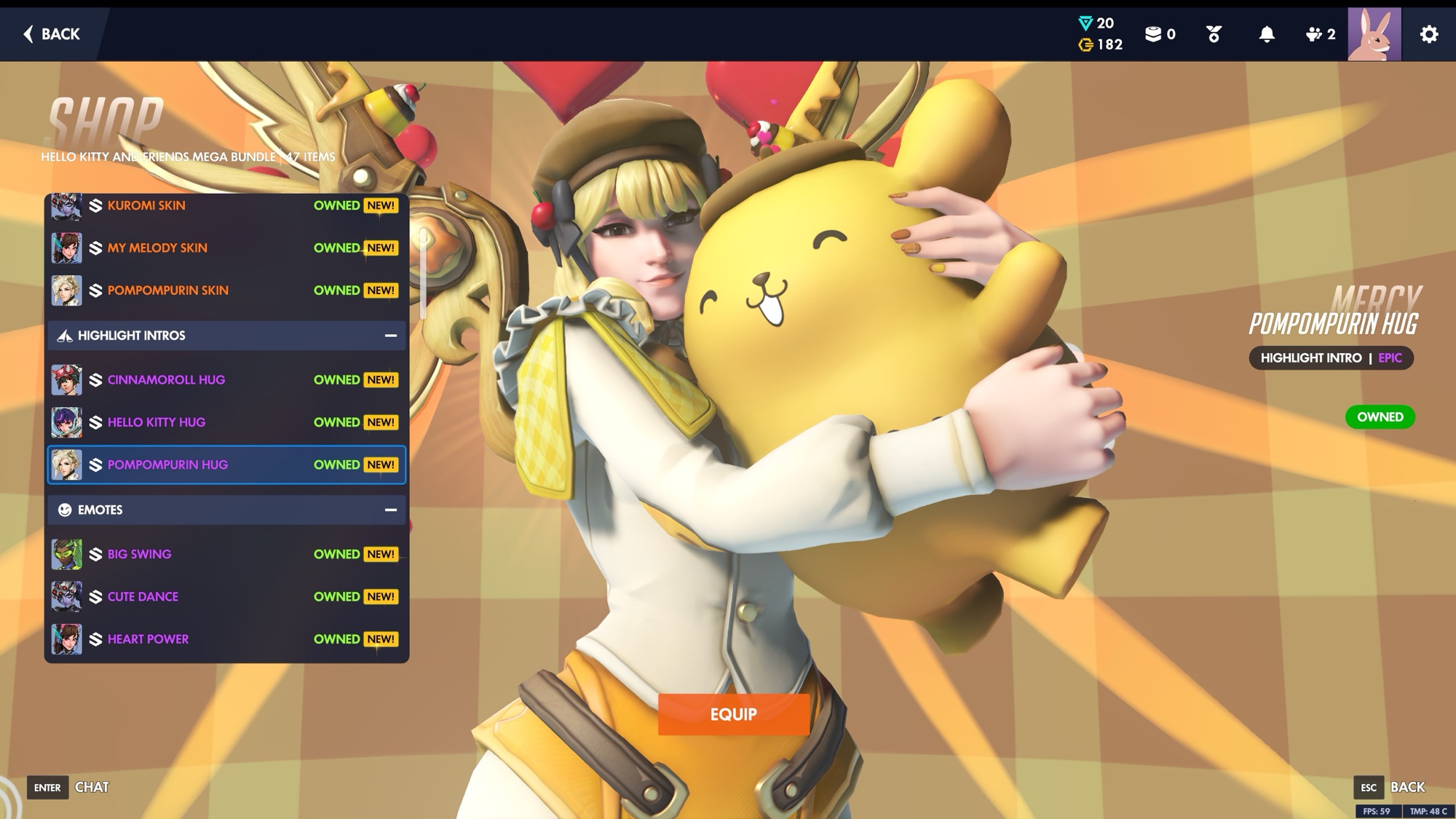Preview the Big Swing emote
This screenshot has height=819, width=1456.
pos(226,554)
